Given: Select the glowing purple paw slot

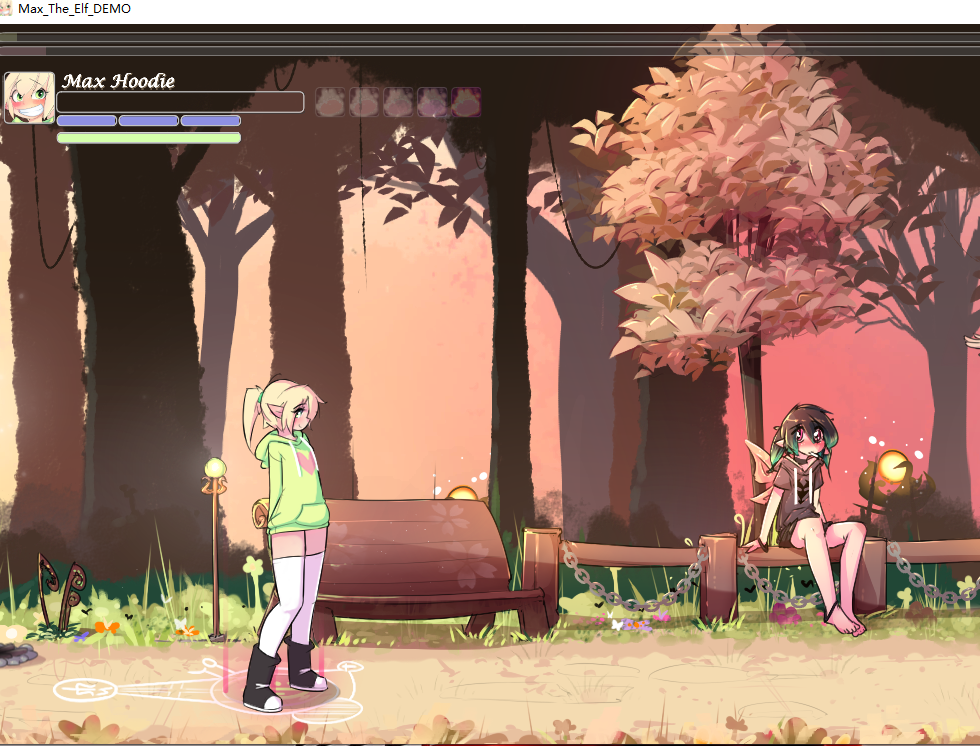Looking at the screenshot, I should tap(466, 102).
